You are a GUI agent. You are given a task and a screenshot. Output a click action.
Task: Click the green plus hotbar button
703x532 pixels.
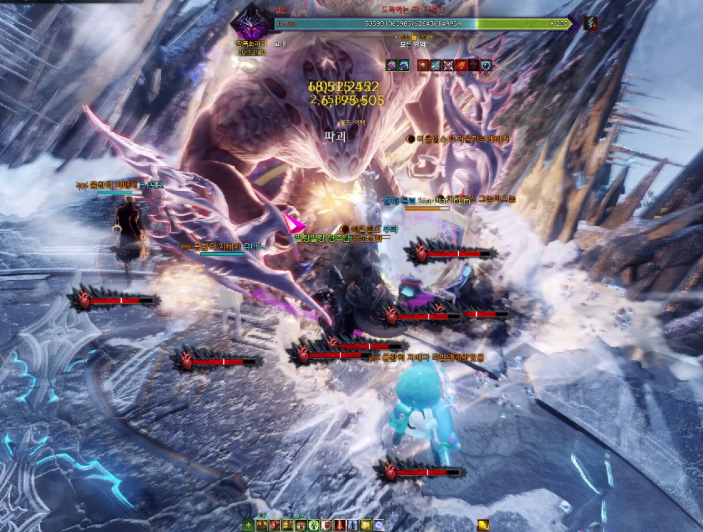(248, 525)
